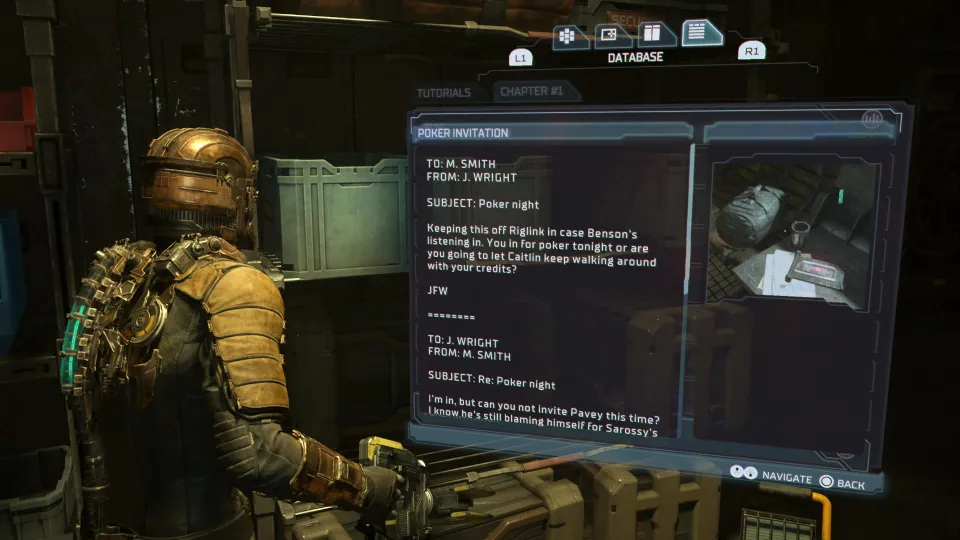Viewport: 960px width, 540px height.
Task: Switch to the Tutorials category
Action: (x=443, y=93)
